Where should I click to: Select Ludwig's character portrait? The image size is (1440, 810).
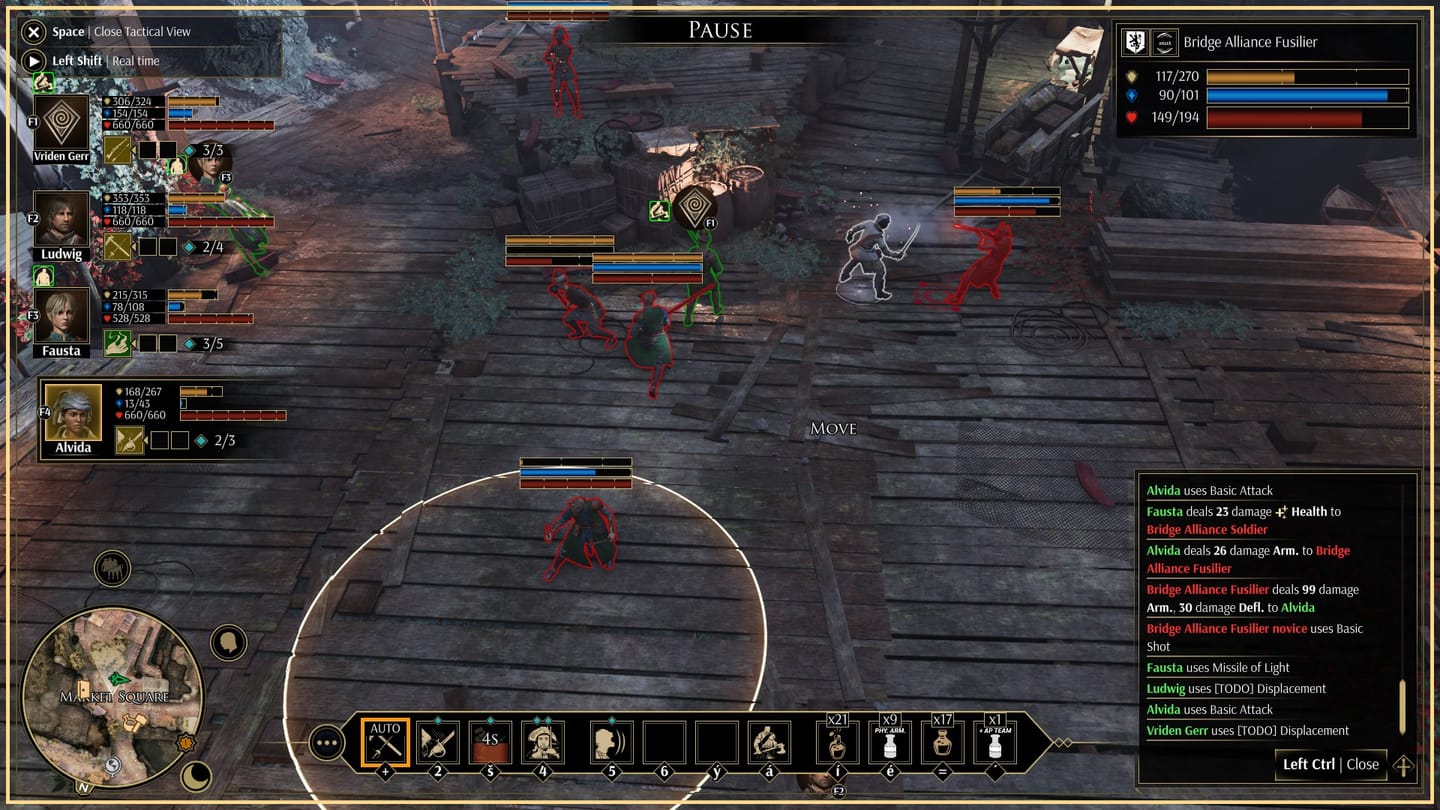point(62,219)
